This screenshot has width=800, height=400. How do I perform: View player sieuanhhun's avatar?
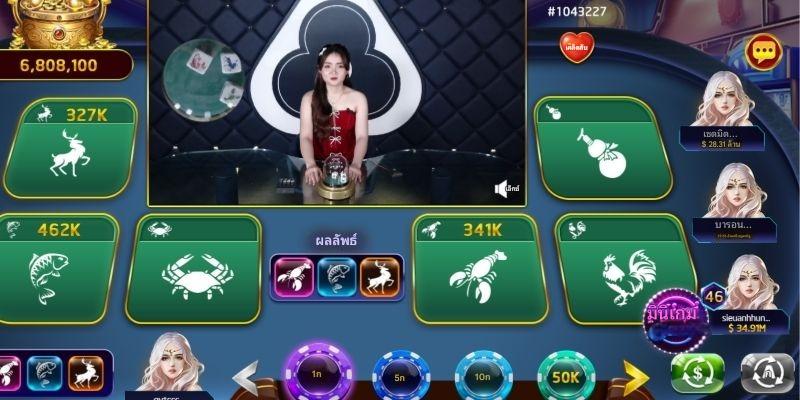(752, 283)
